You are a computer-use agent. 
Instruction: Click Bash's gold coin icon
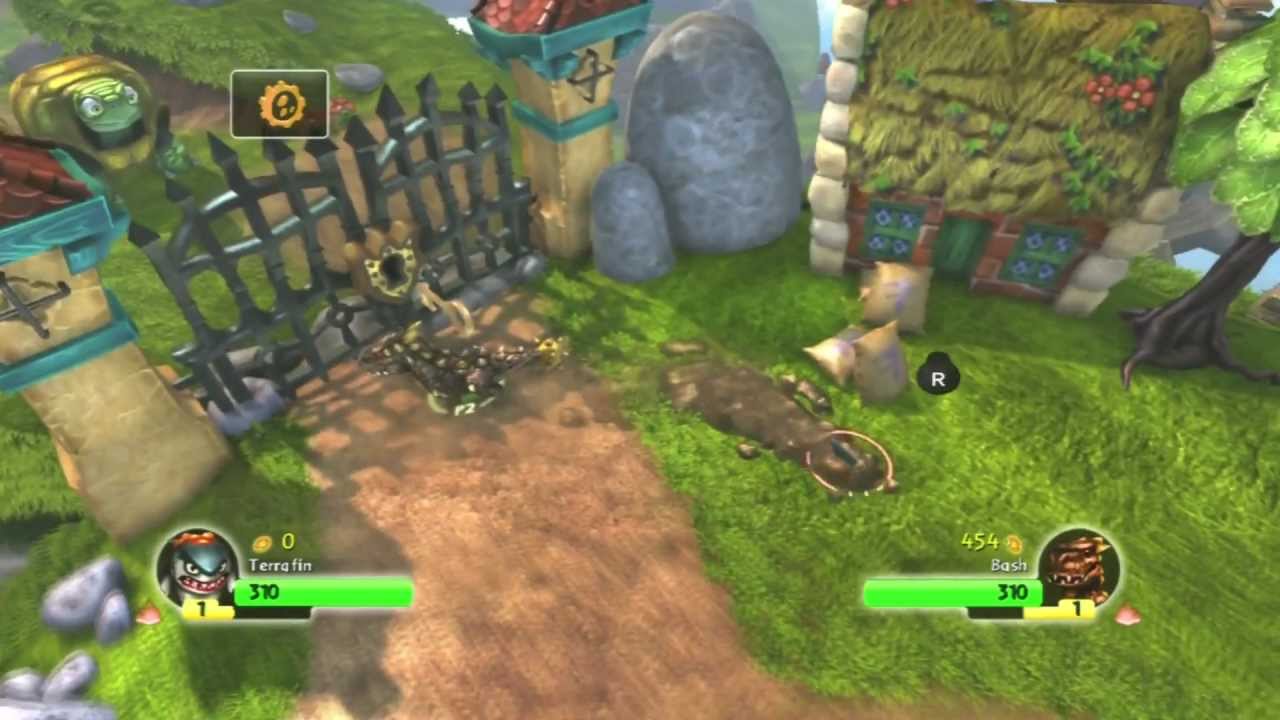1015,541
